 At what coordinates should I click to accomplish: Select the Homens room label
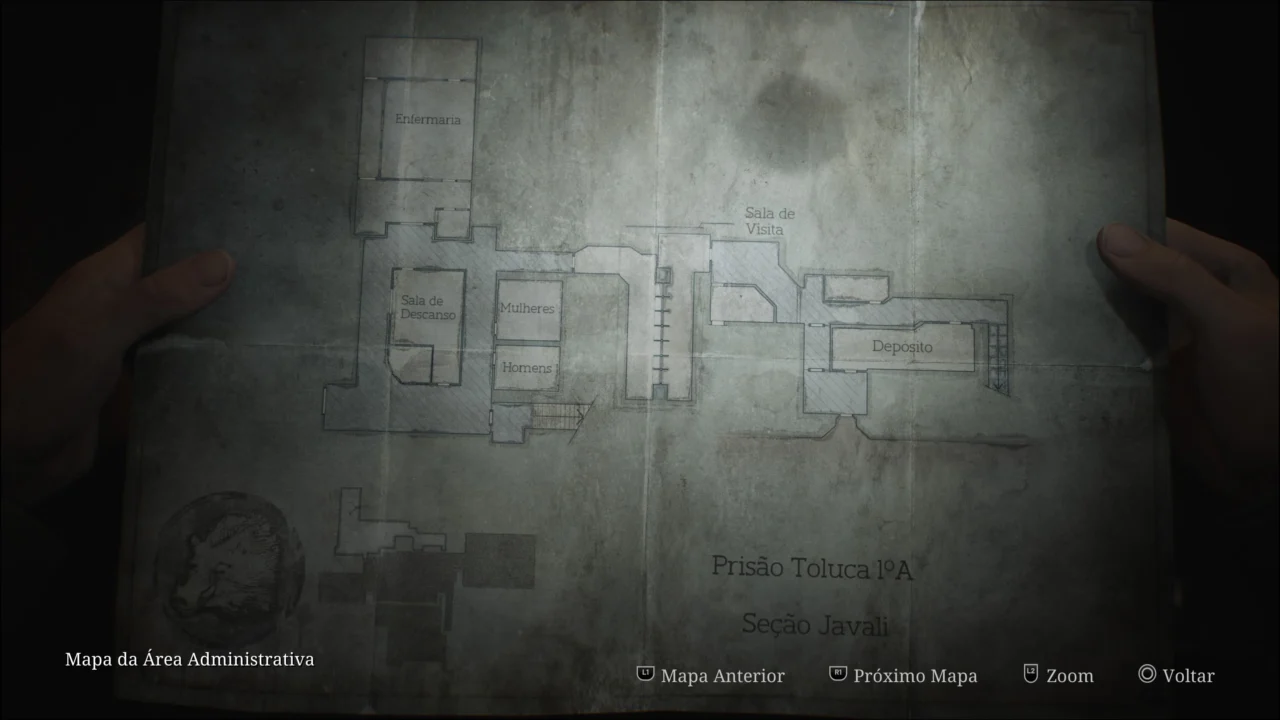click(526, 369)
